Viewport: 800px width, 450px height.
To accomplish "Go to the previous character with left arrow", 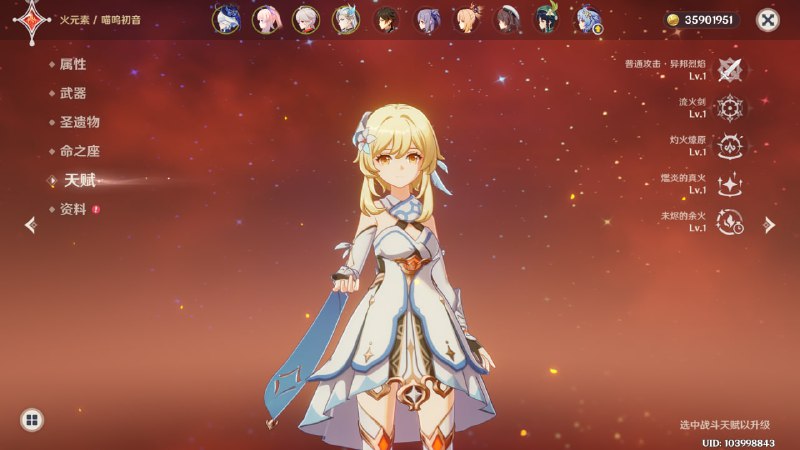I will click(x=30, y=225).
